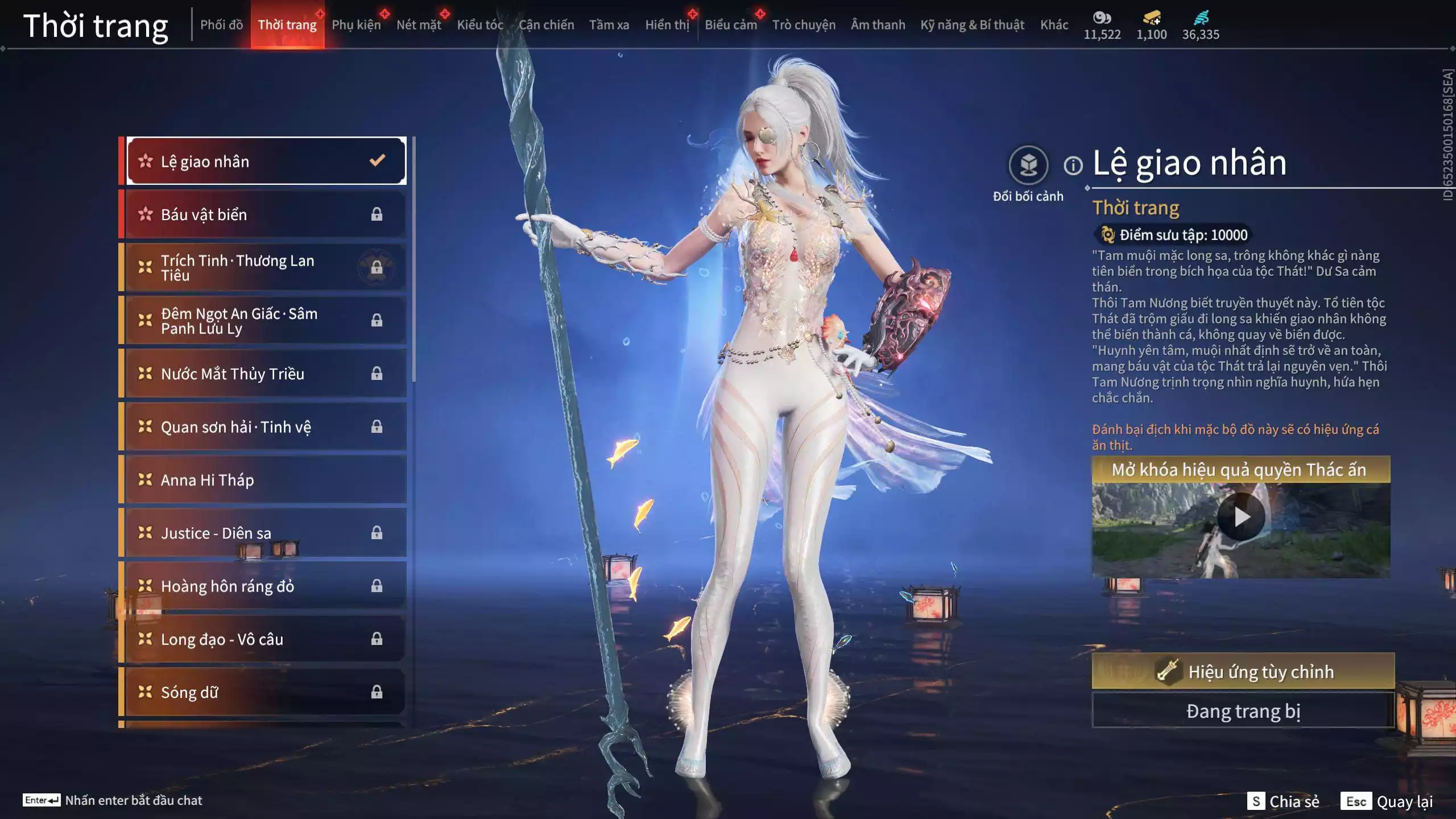Open Hiệu ứng tùy chỉnh effects

pyautogui.click(x=1243, y=671)
